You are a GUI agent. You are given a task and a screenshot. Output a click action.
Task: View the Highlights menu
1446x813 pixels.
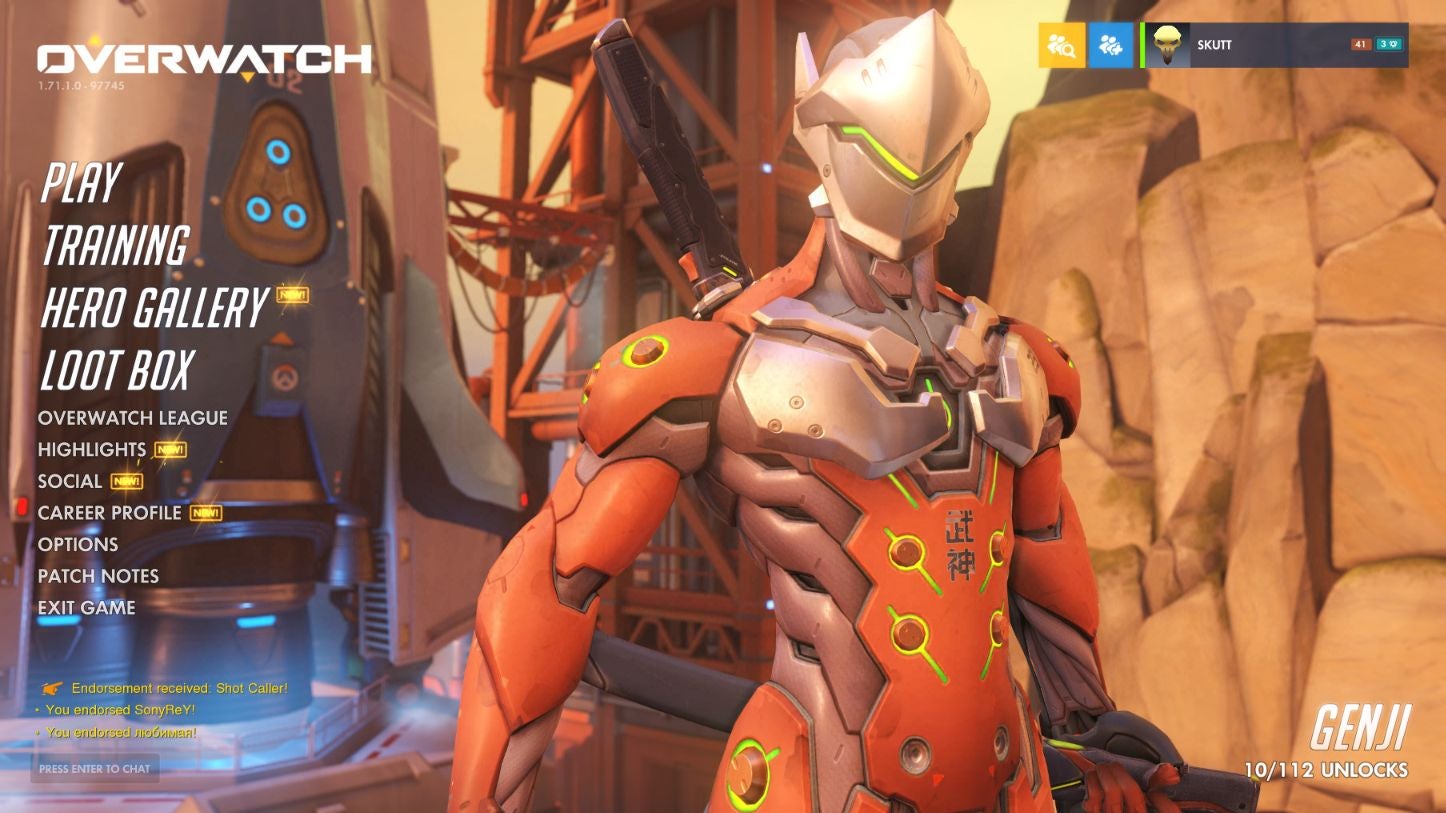click(x=92, y=450)
